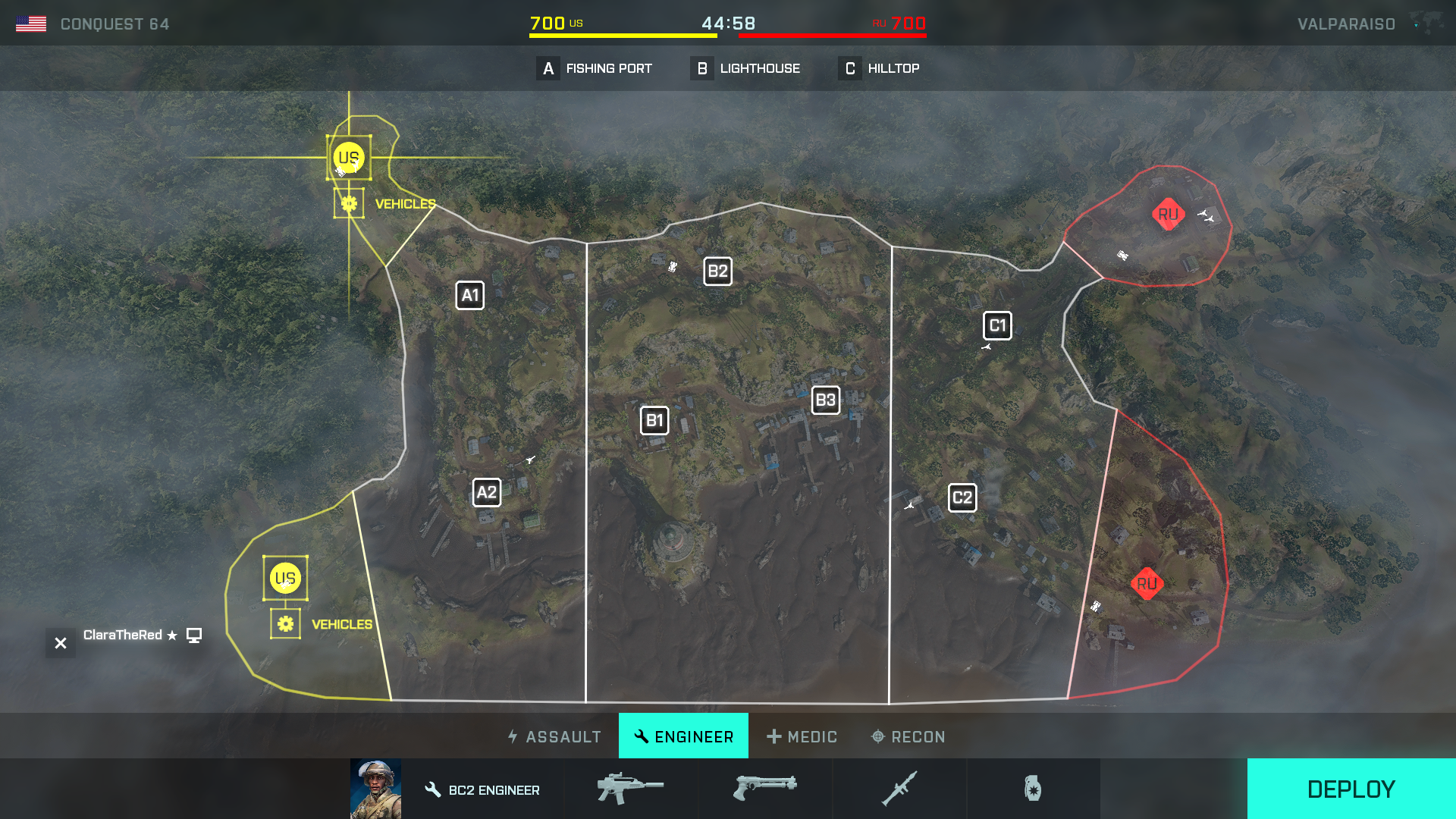Select the grenade slot
Screen dimensions: 1456x819
click(1033, 789)
